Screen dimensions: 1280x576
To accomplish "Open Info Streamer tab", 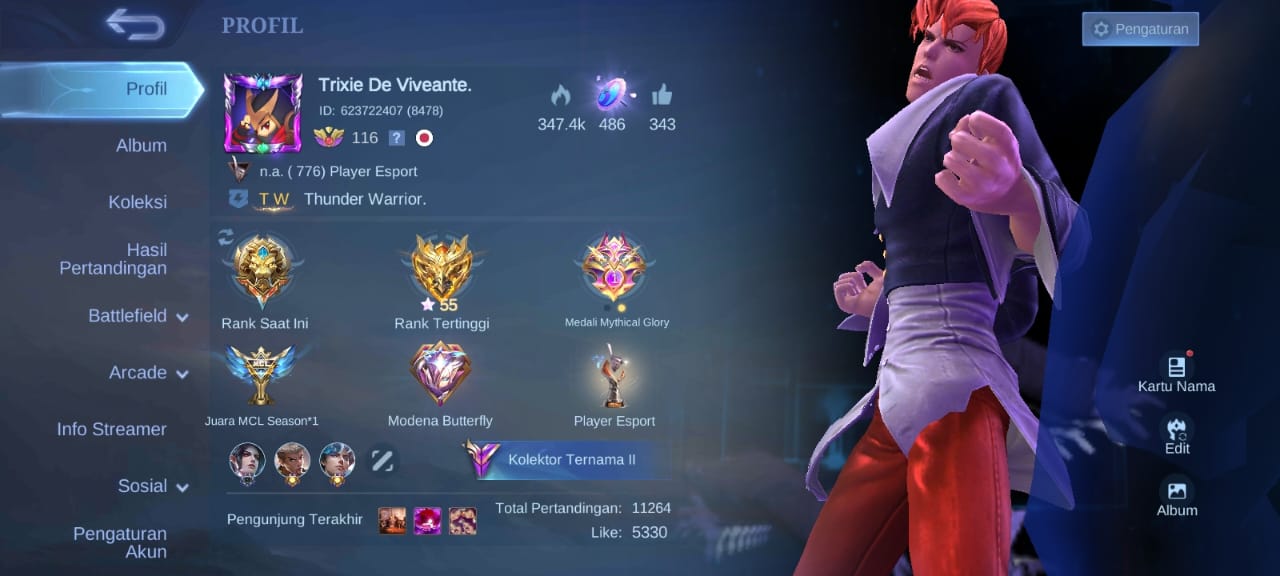I will [x=111, y=429].
